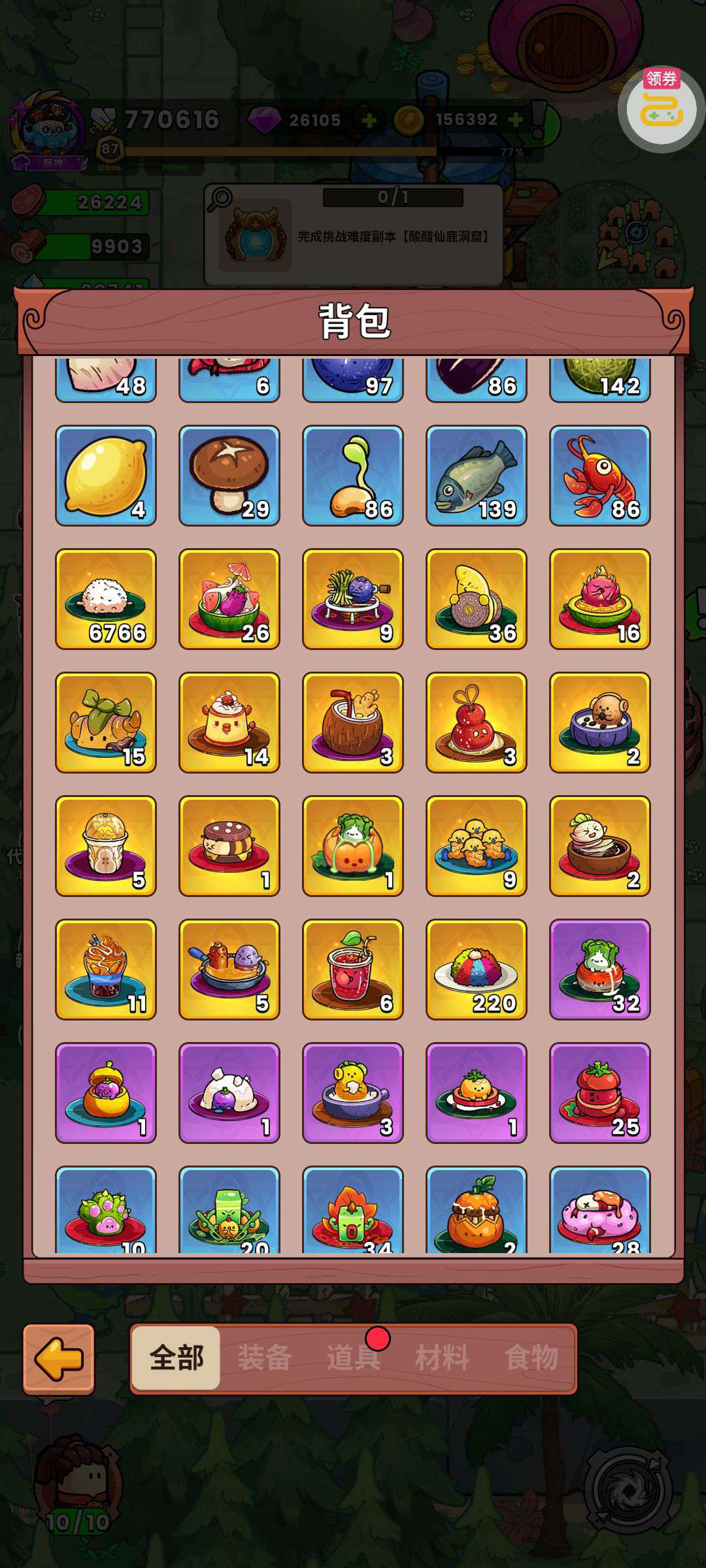
Task: Open the 领券 coupon overlay button
Action: coord(661,108)
